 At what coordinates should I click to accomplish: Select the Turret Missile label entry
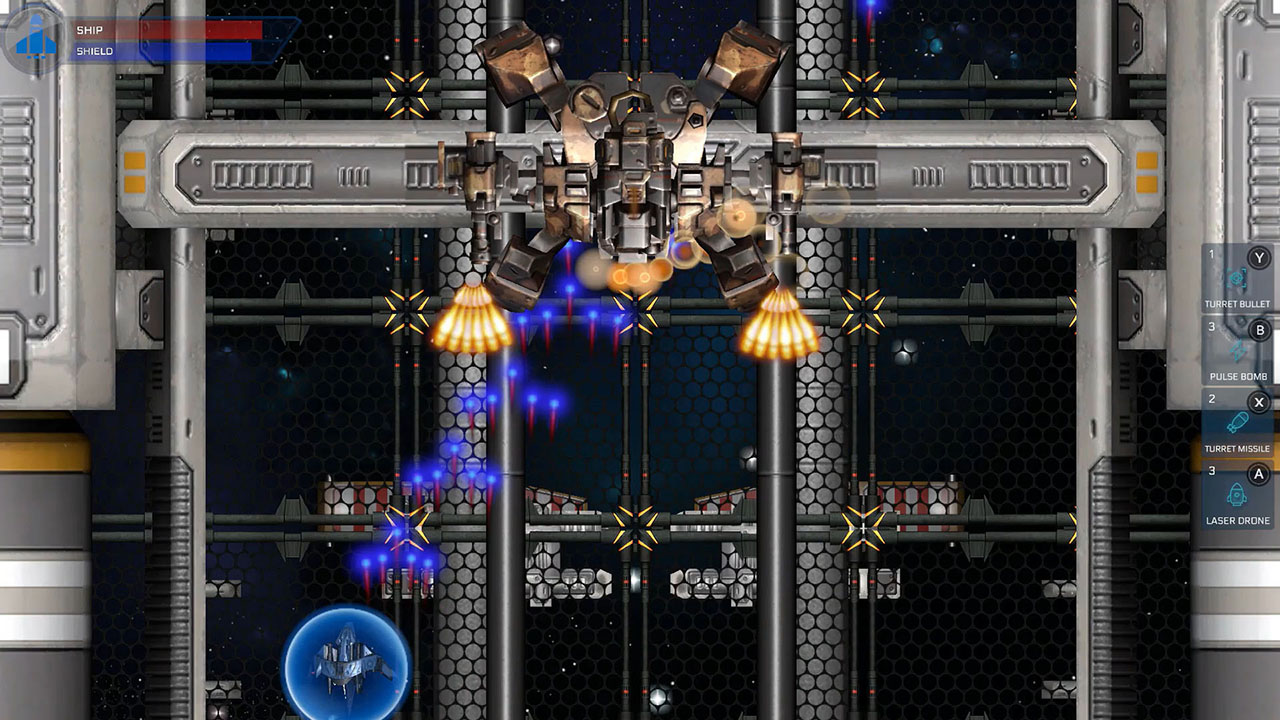[1237, 450]
